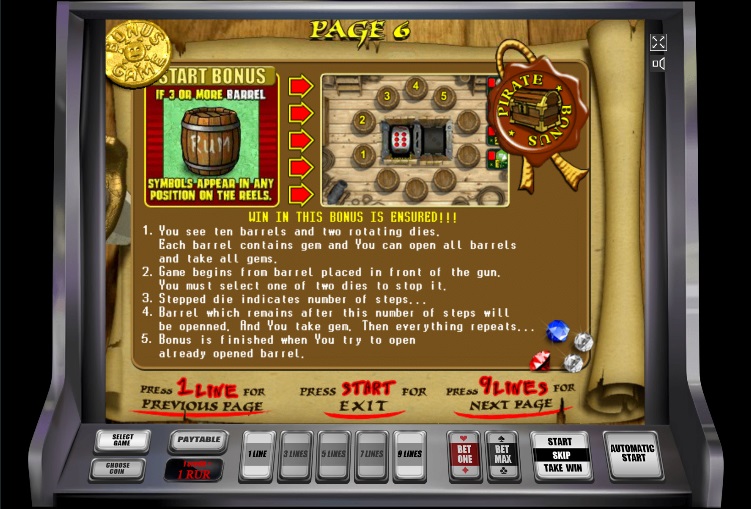The image size is (751, 509).
Task: Select the 3 Lines button
Action: [x=296, y=455]
